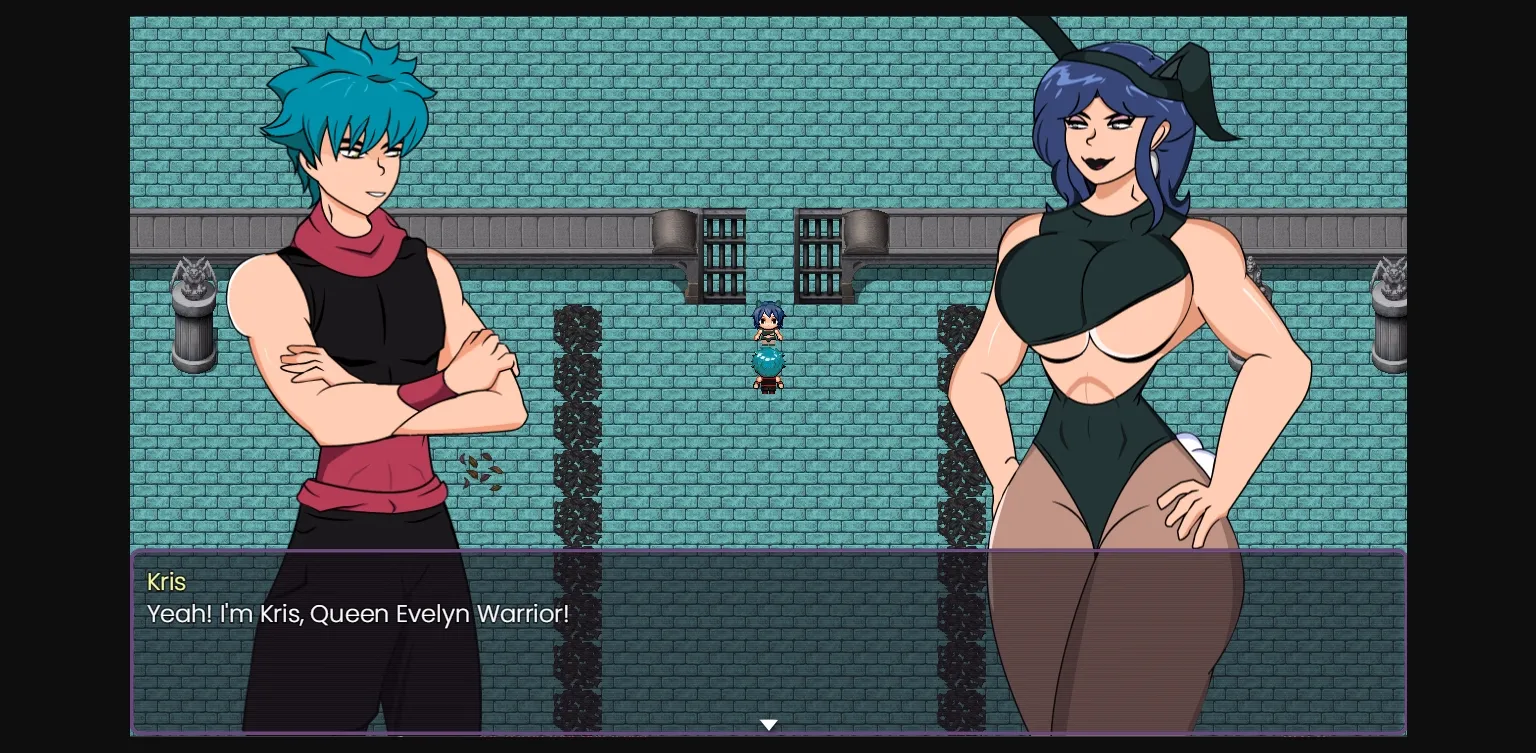Select the speaker name Kris
Screen dimensions: 1536x753
coord(166,582)
